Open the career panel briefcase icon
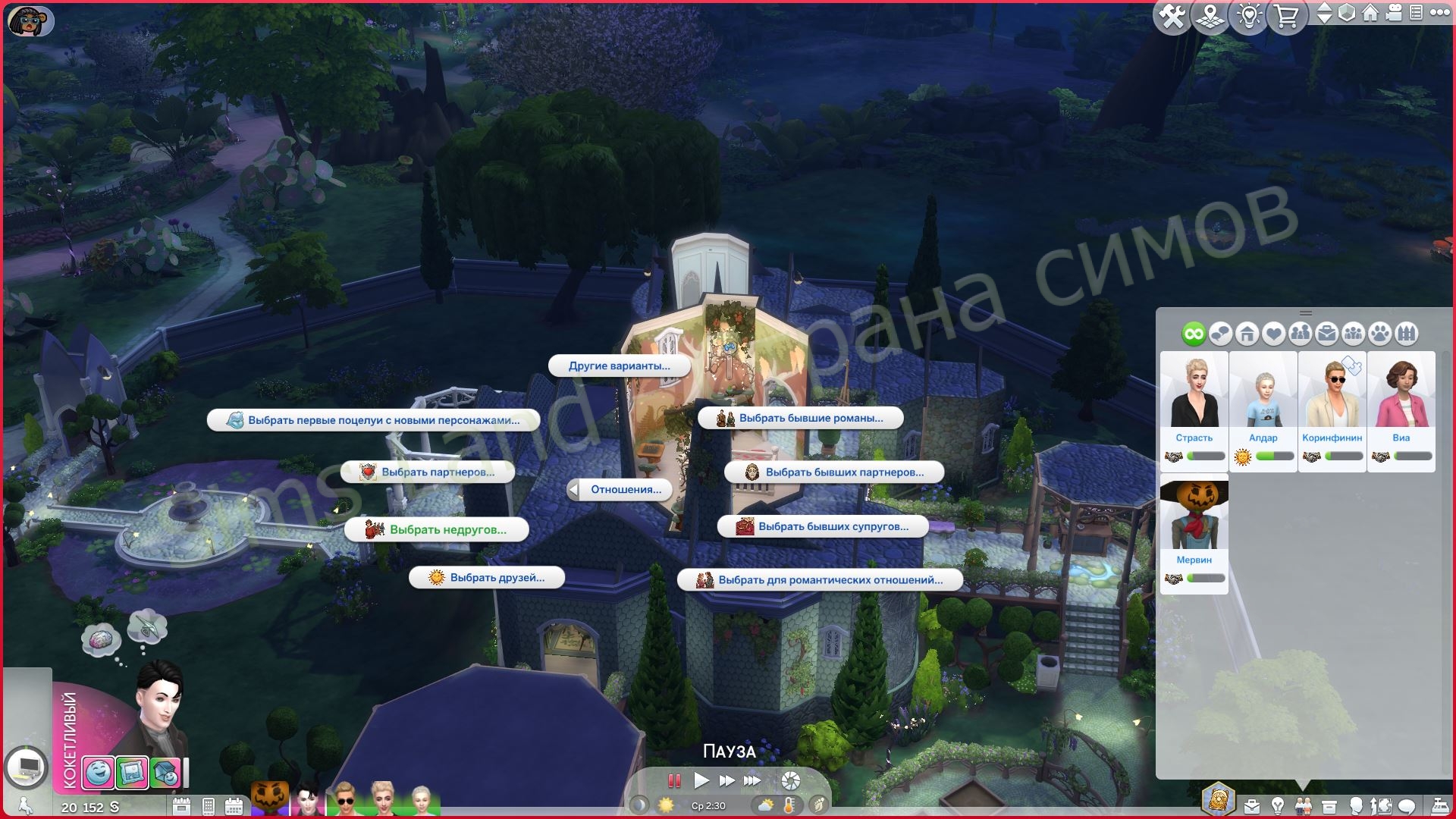The height and width of the screenshot is (819, 1456). (1252, 805)
